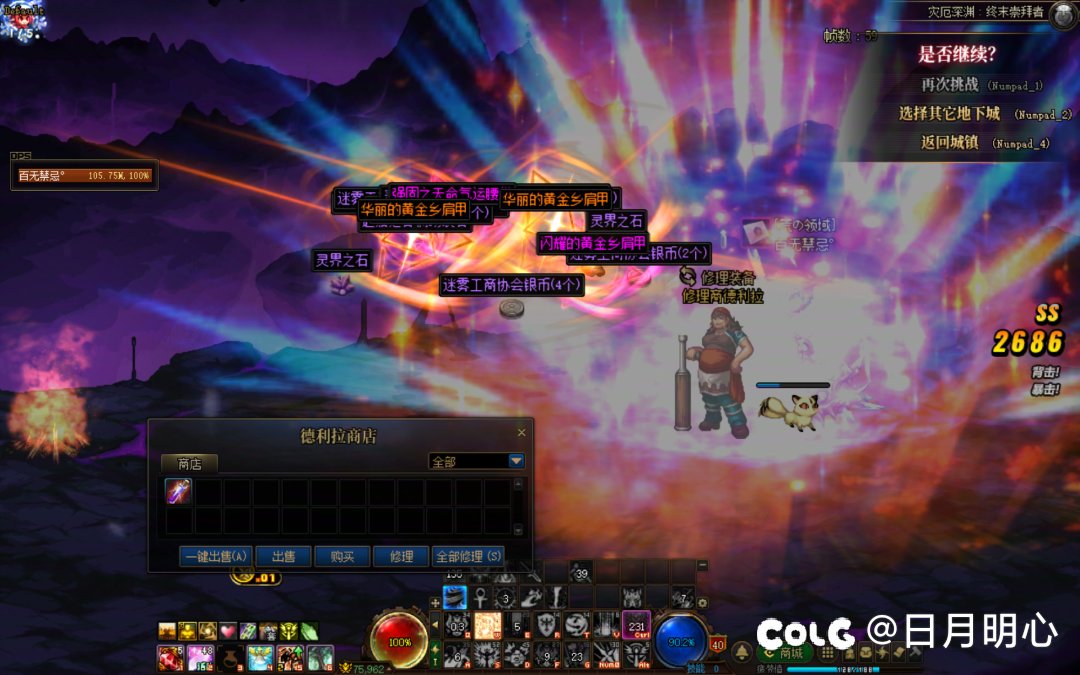Open the skill bar gear settings
The width and height of the screenshot is (1080, 675).
[x=702, y=603]
